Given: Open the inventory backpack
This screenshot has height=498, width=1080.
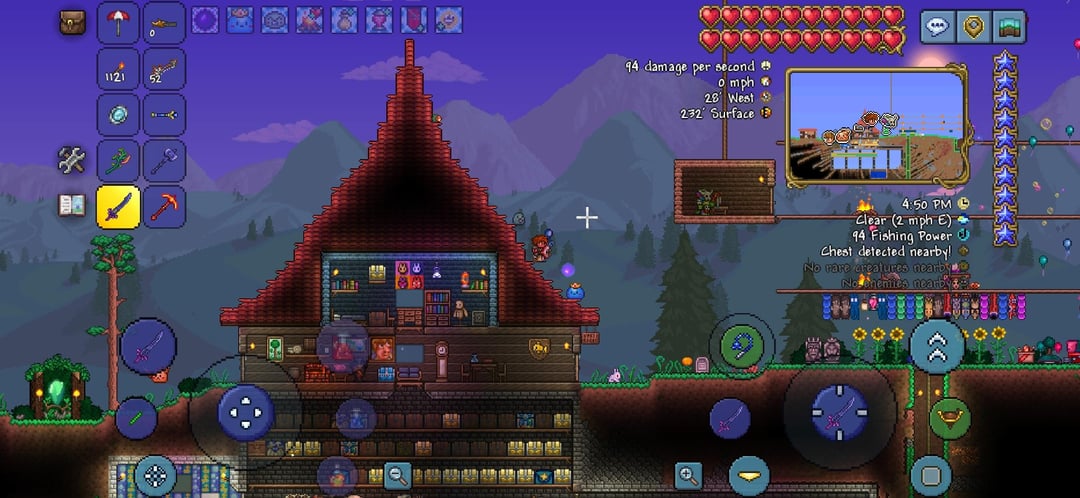Looking at the screenshot, I should pyautogui.click(x=72, y=23).
